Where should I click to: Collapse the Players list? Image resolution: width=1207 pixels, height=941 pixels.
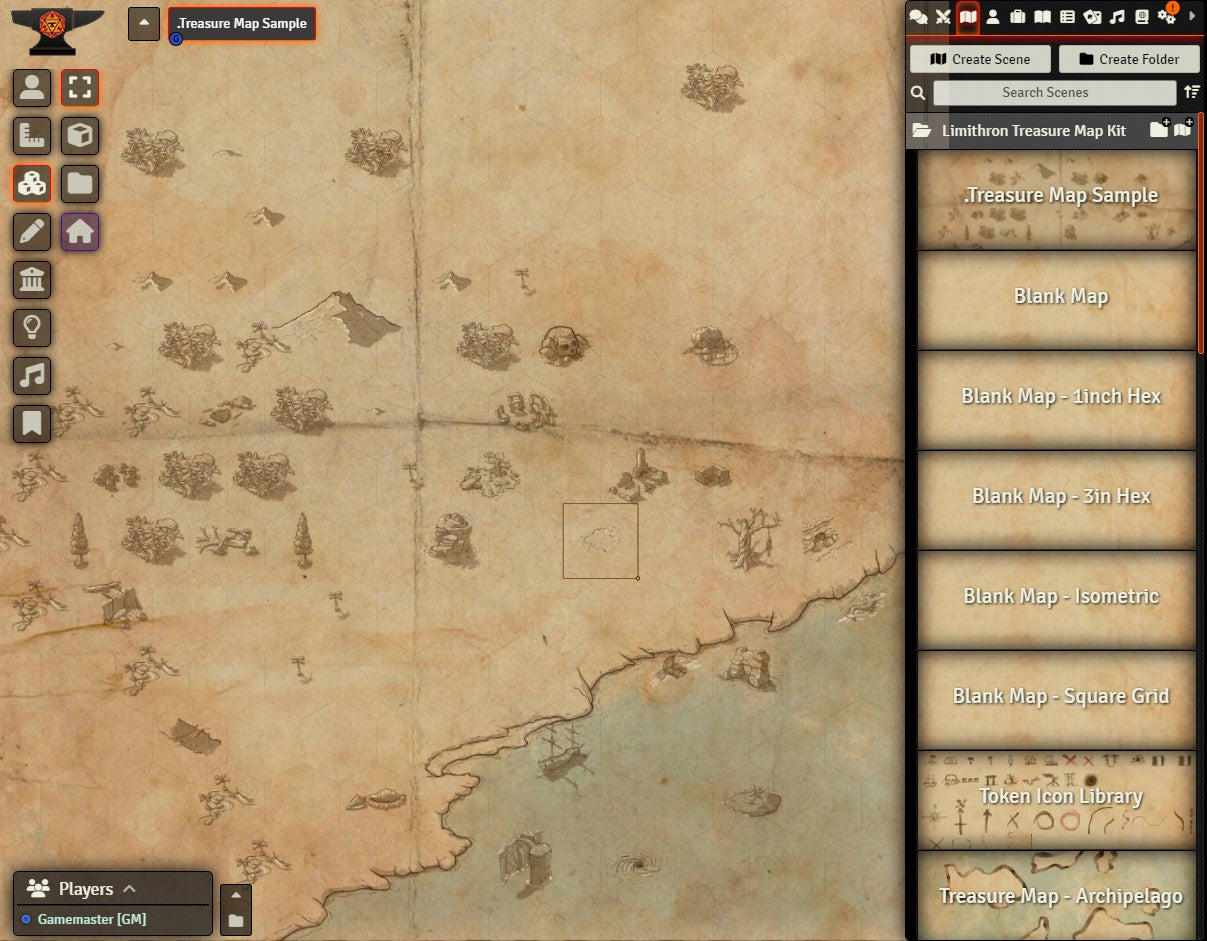129,888
